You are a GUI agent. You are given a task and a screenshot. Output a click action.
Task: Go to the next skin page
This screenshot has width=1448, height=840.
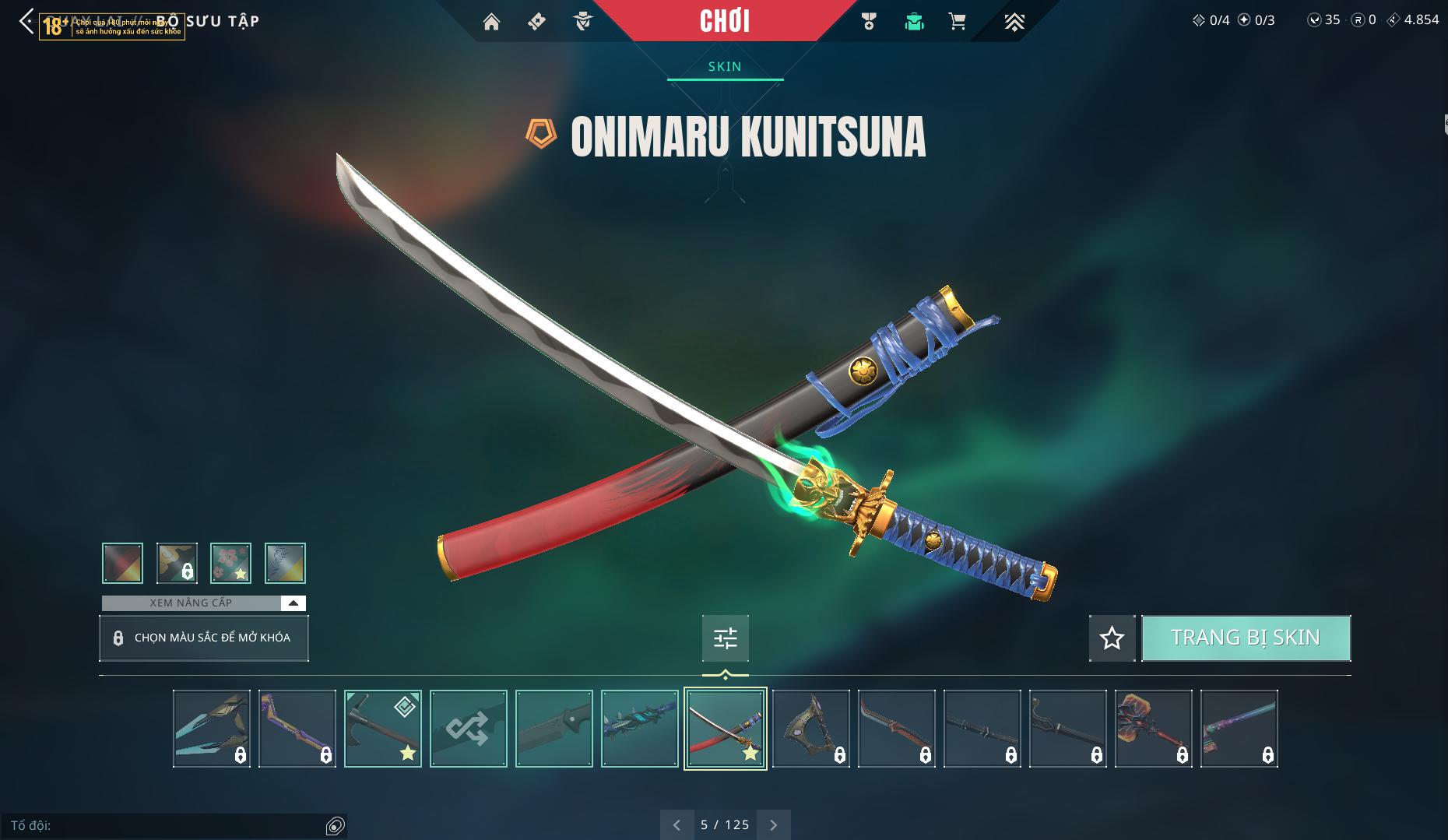click(x=773, y=824)
